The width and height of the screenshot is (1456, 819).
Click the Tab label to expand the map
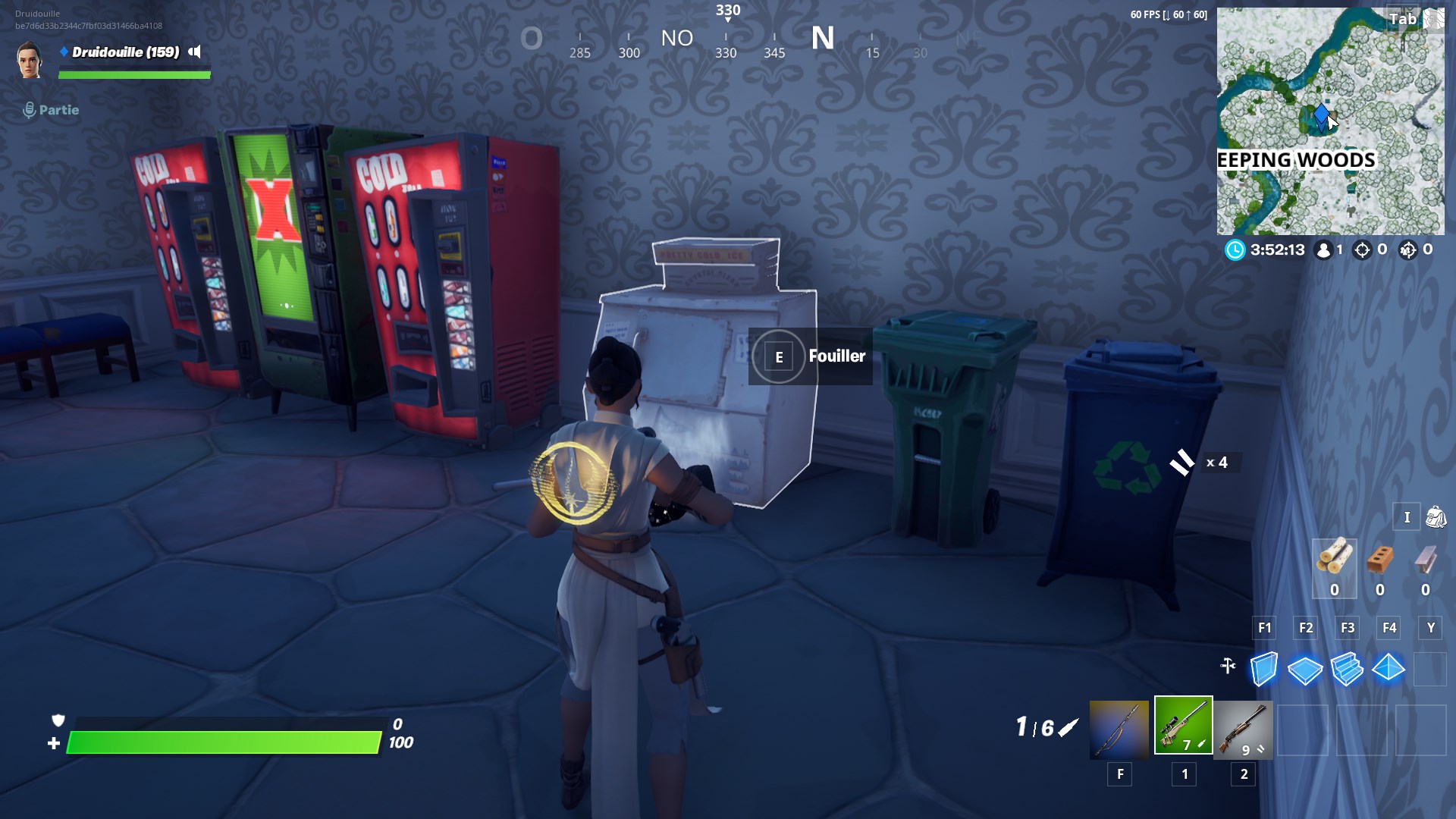1403,19
